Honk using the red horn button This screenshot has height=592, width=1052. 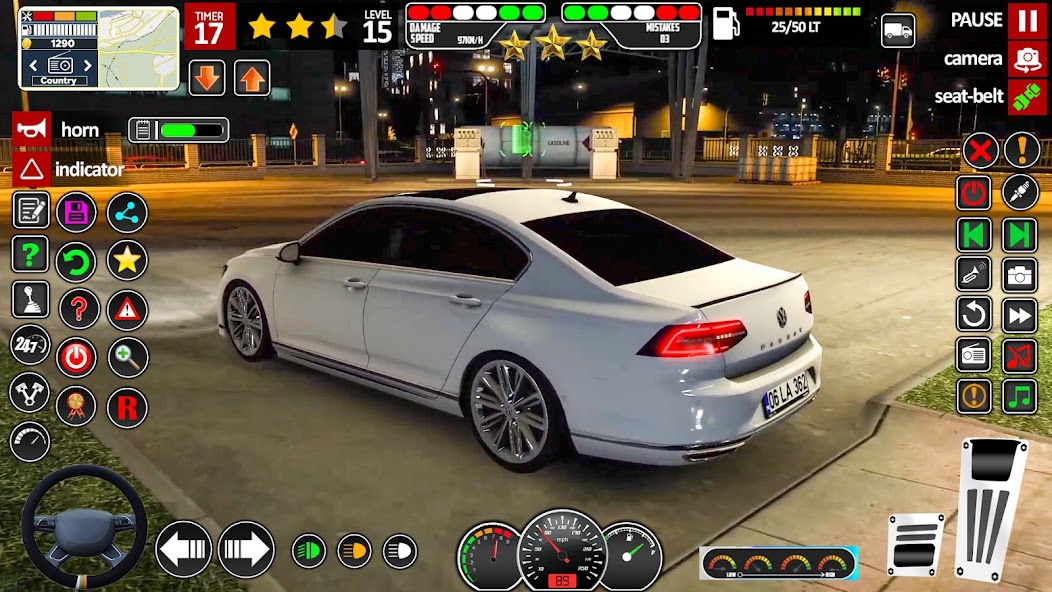coord(31,129)
